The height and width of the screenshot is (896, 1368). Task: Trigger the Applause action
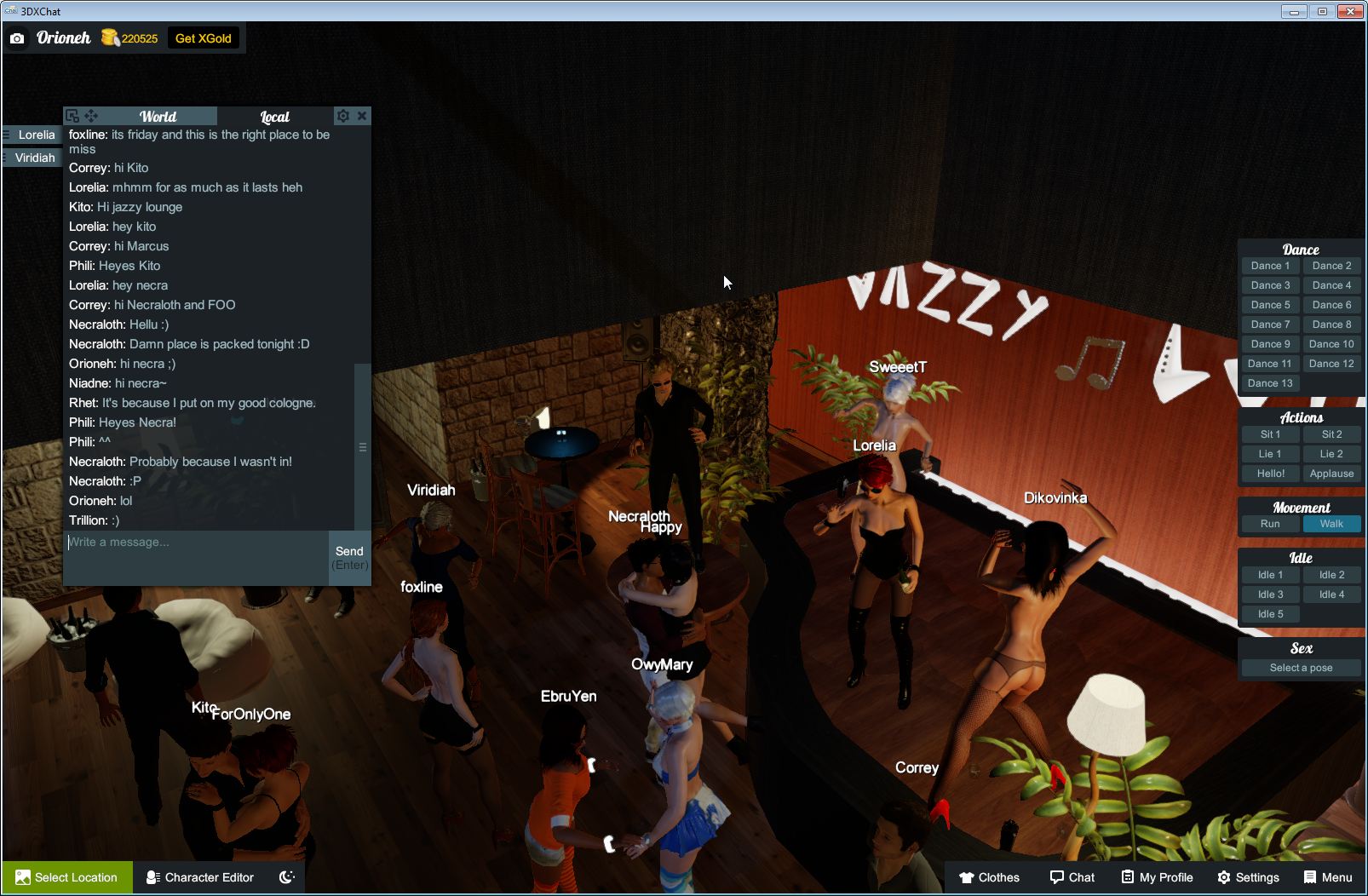[1331, 474]
